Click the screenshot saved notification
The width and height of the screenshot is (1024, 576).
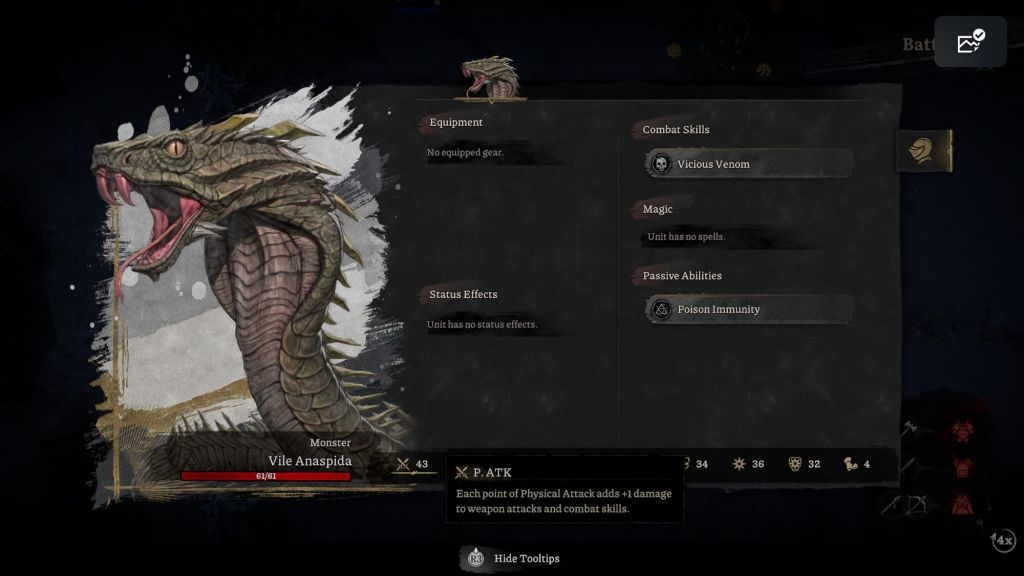[x=970, y=42]
